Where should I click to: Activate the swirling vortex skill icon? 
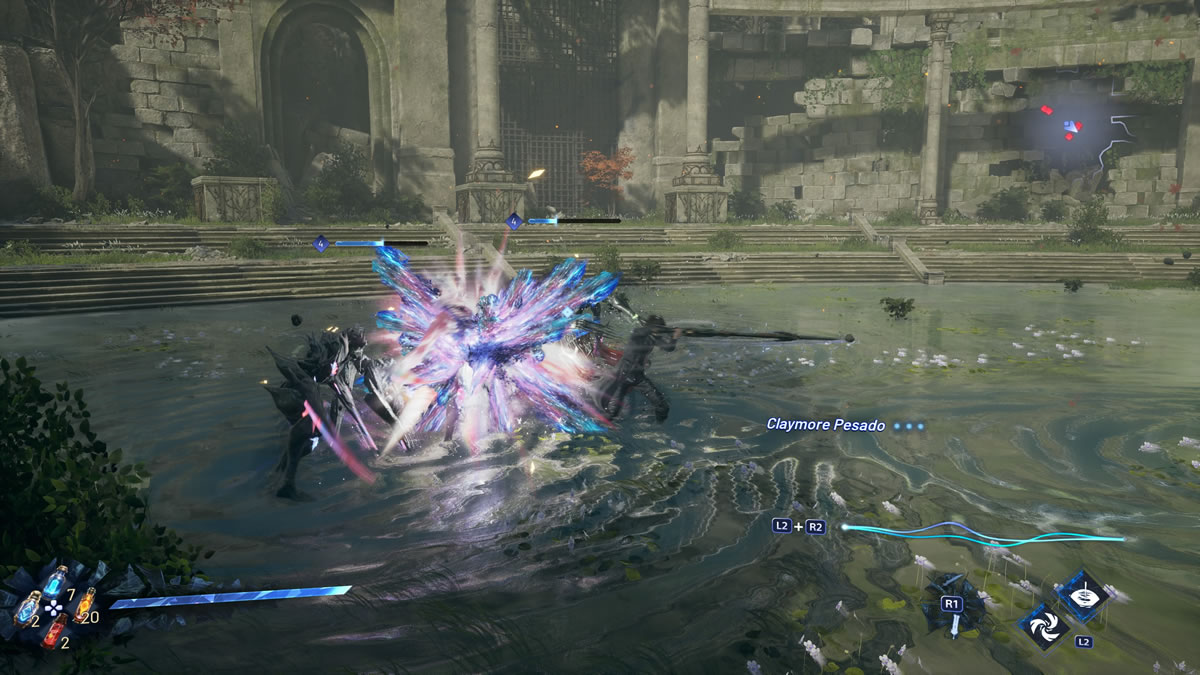[x=1041, y=624]
